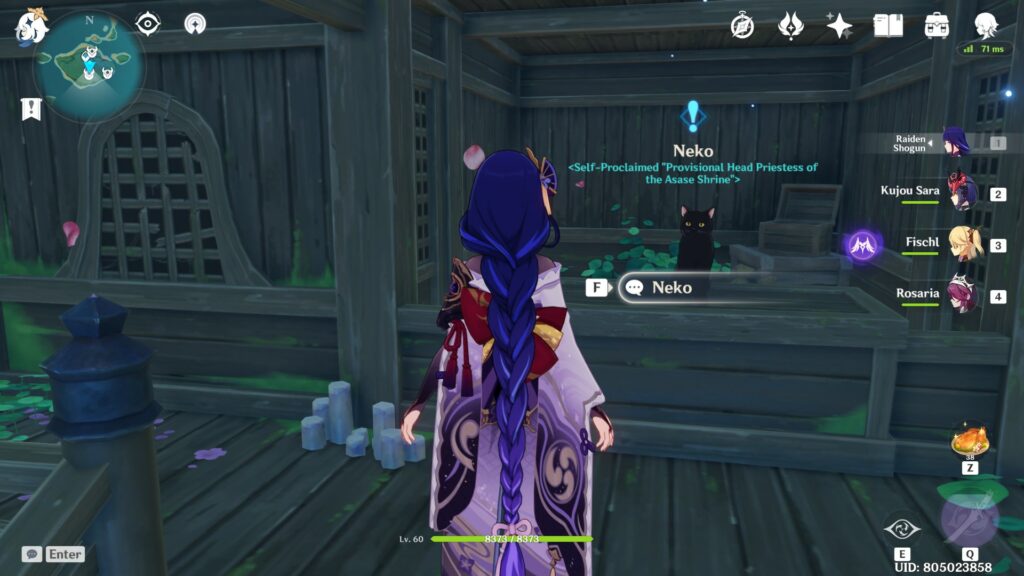Open the co-op mode icon
1024x576 pixels.
coord(196,23)
